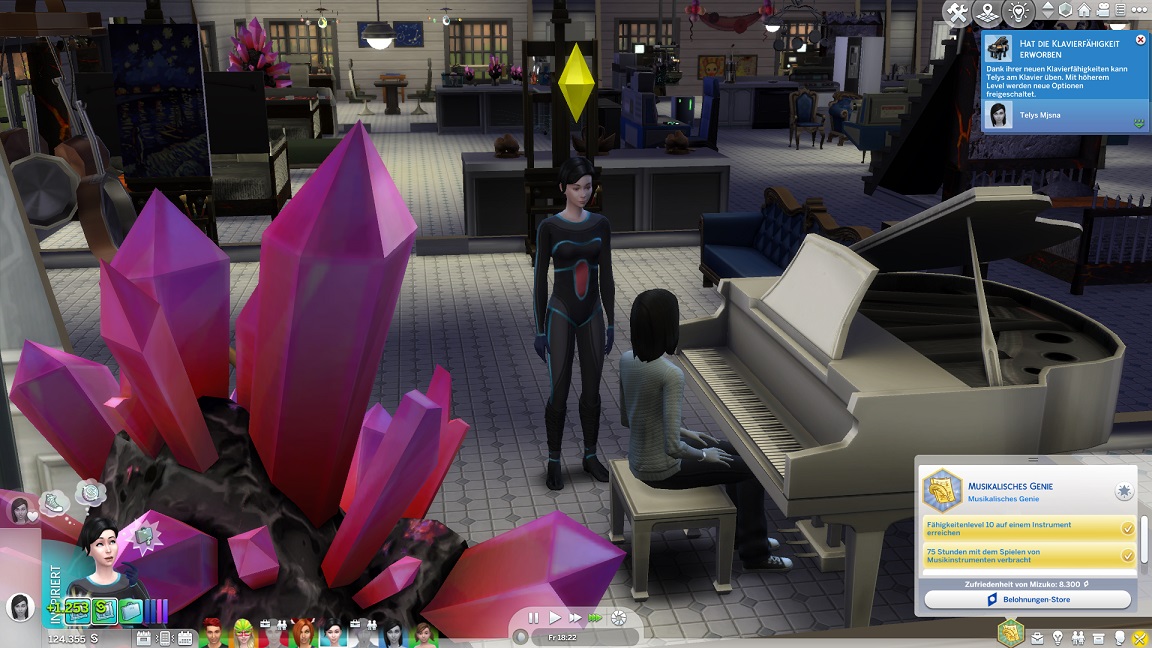Open the skills lightbulb panel
This screenshot has height=648, width=1152.
[x=1057, y=637]
